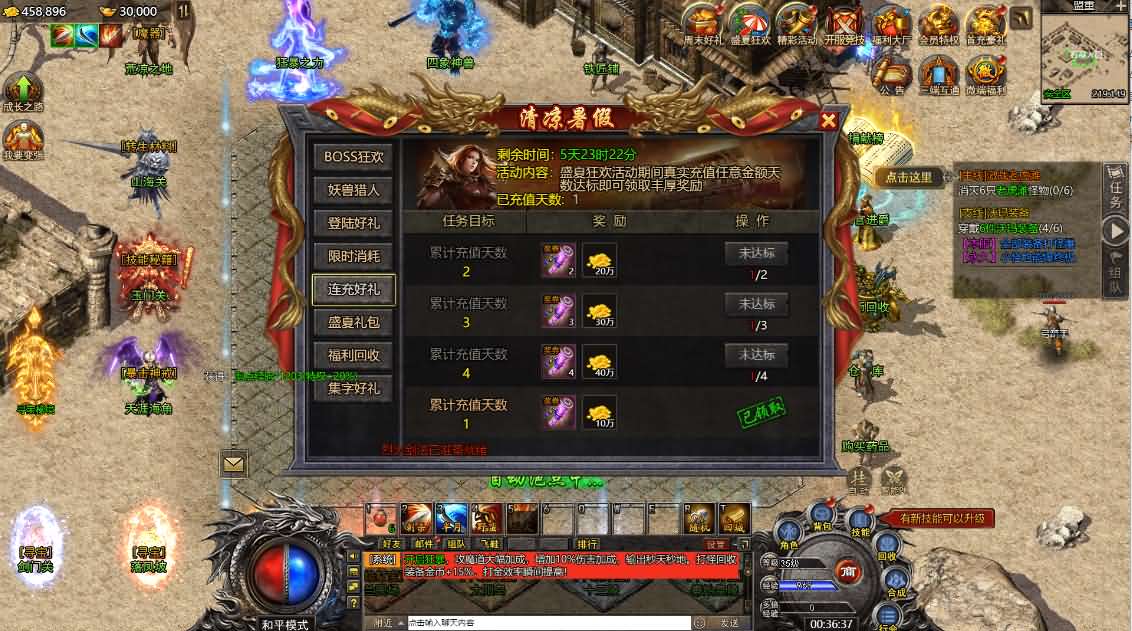Open the 排行 ranking button

pyautogui.click(x=587, y=544)
